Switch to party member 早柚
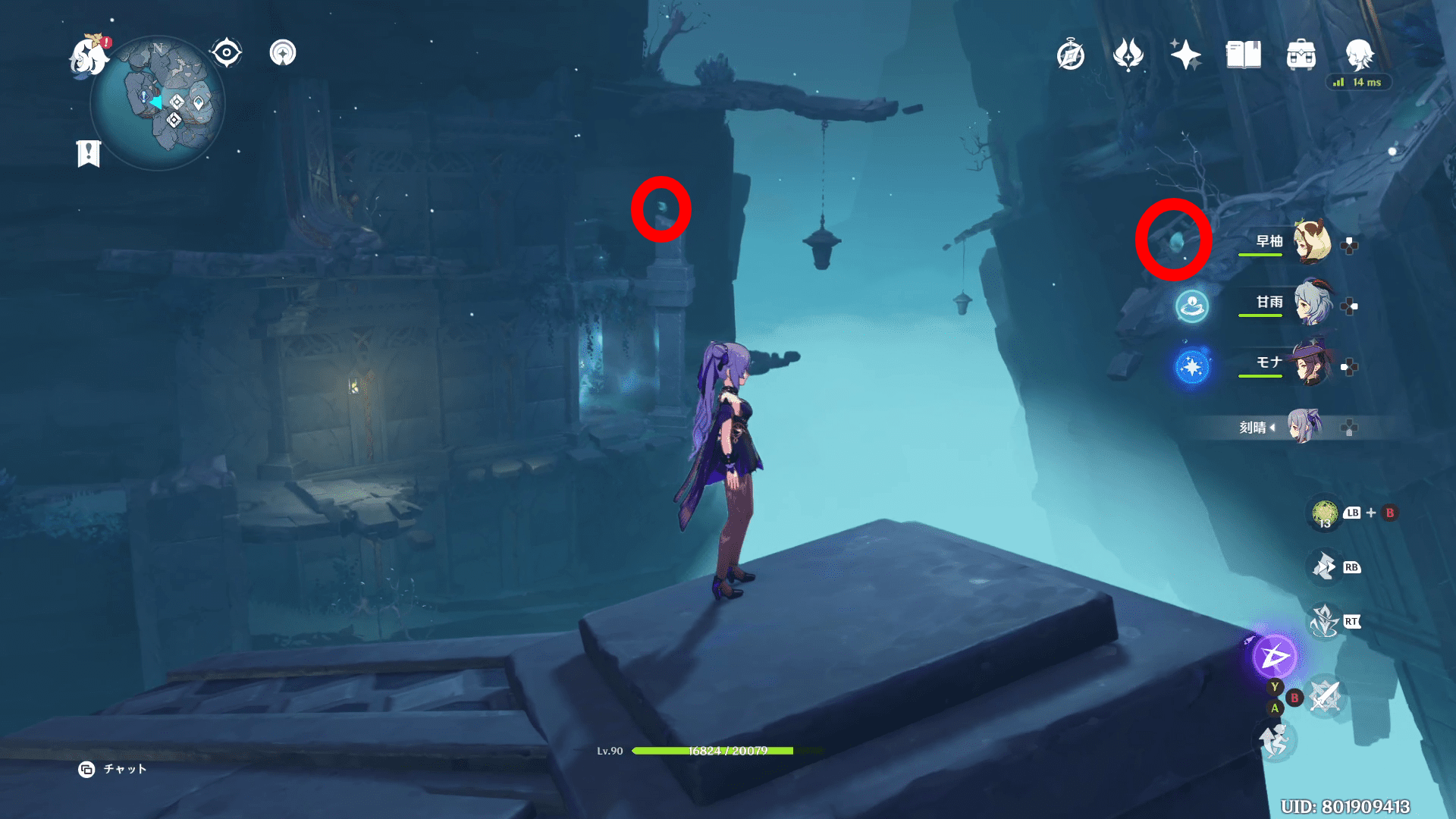The width and height of the screenshot is (1456, 819). coord(1312,242)
